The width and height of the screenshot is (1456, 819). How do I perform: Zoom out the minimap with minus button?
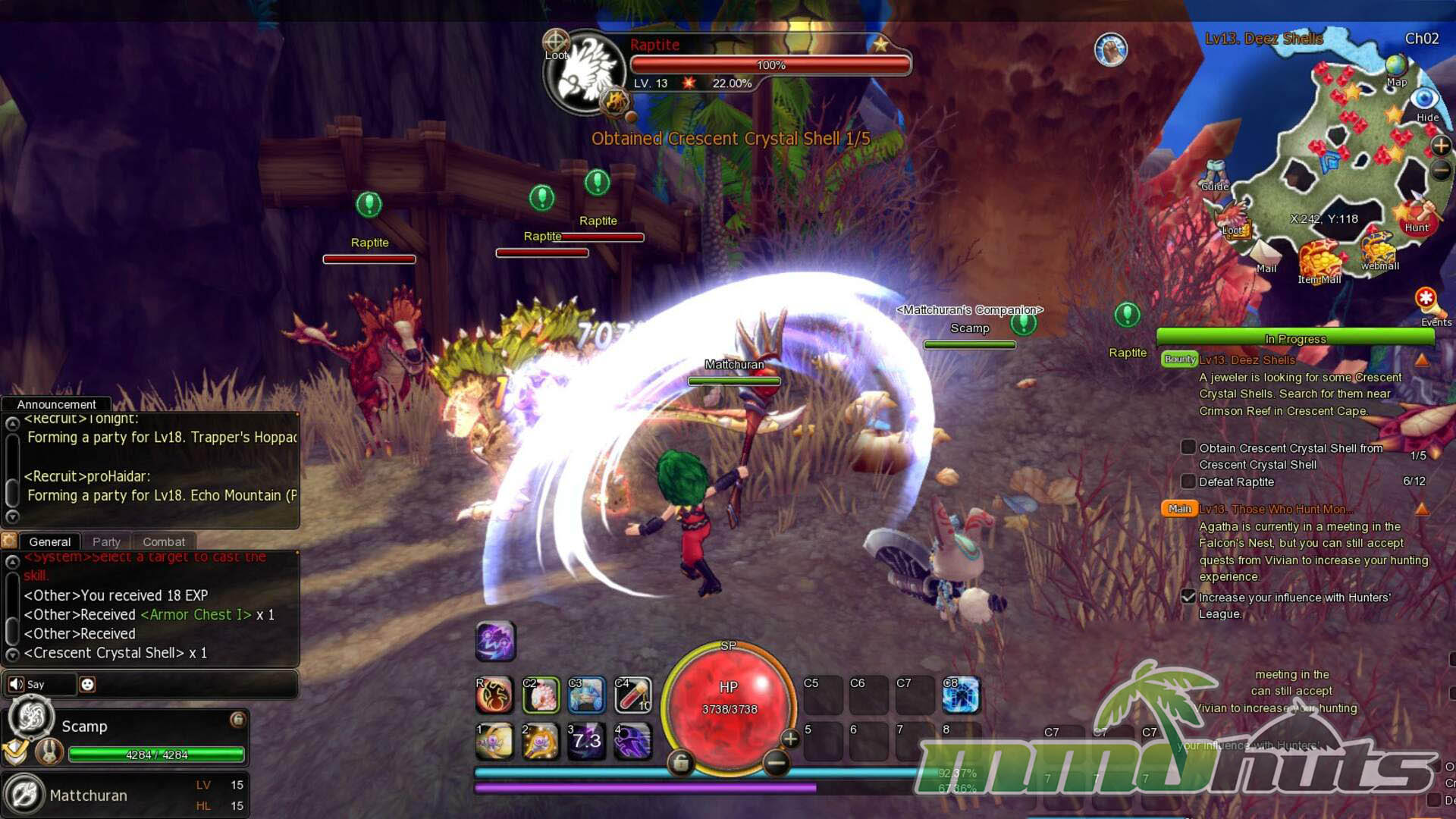[x=1441, y=171]
